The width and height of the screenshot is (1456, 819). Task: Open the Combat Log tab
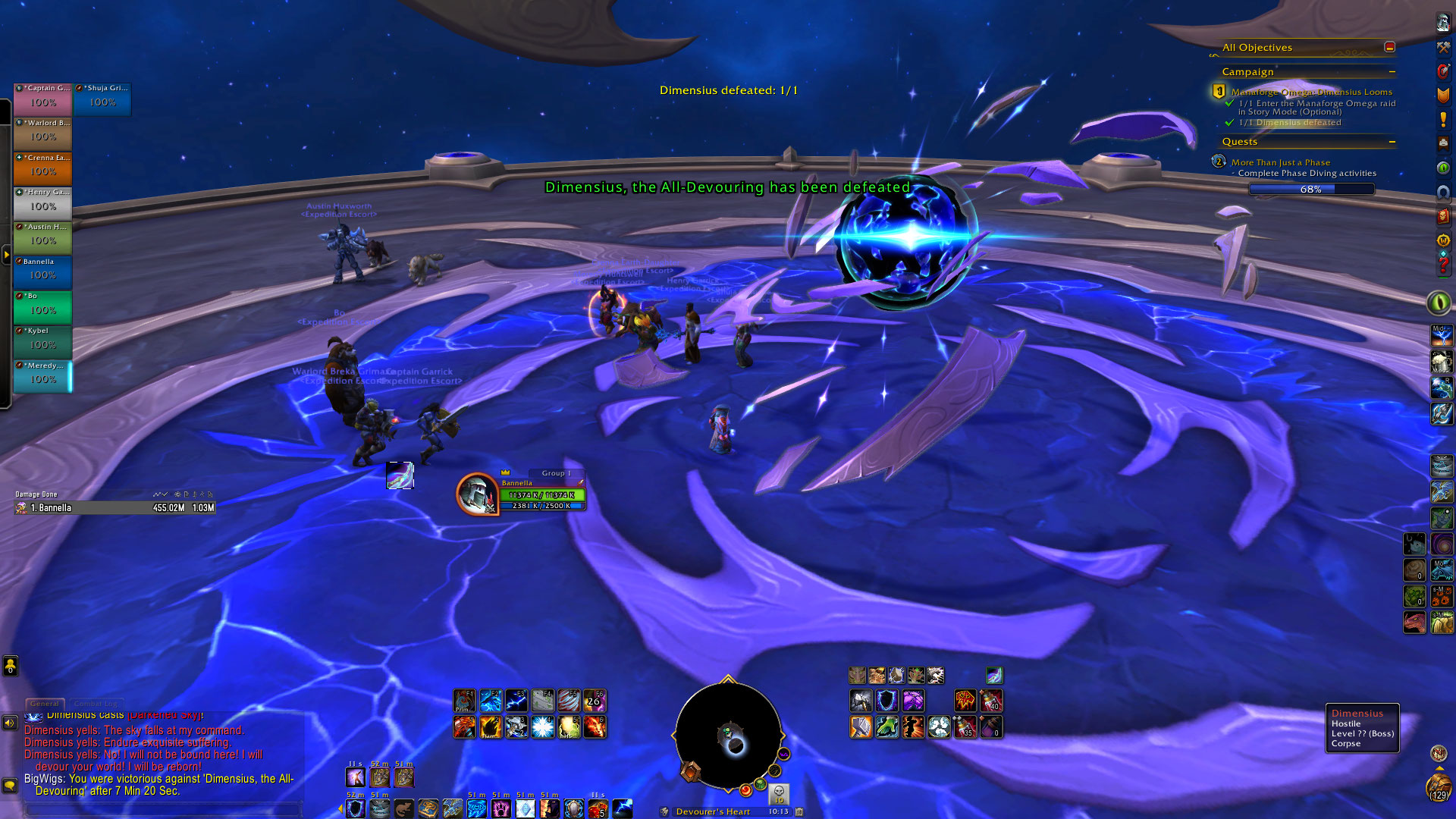(x=96, y=704)
